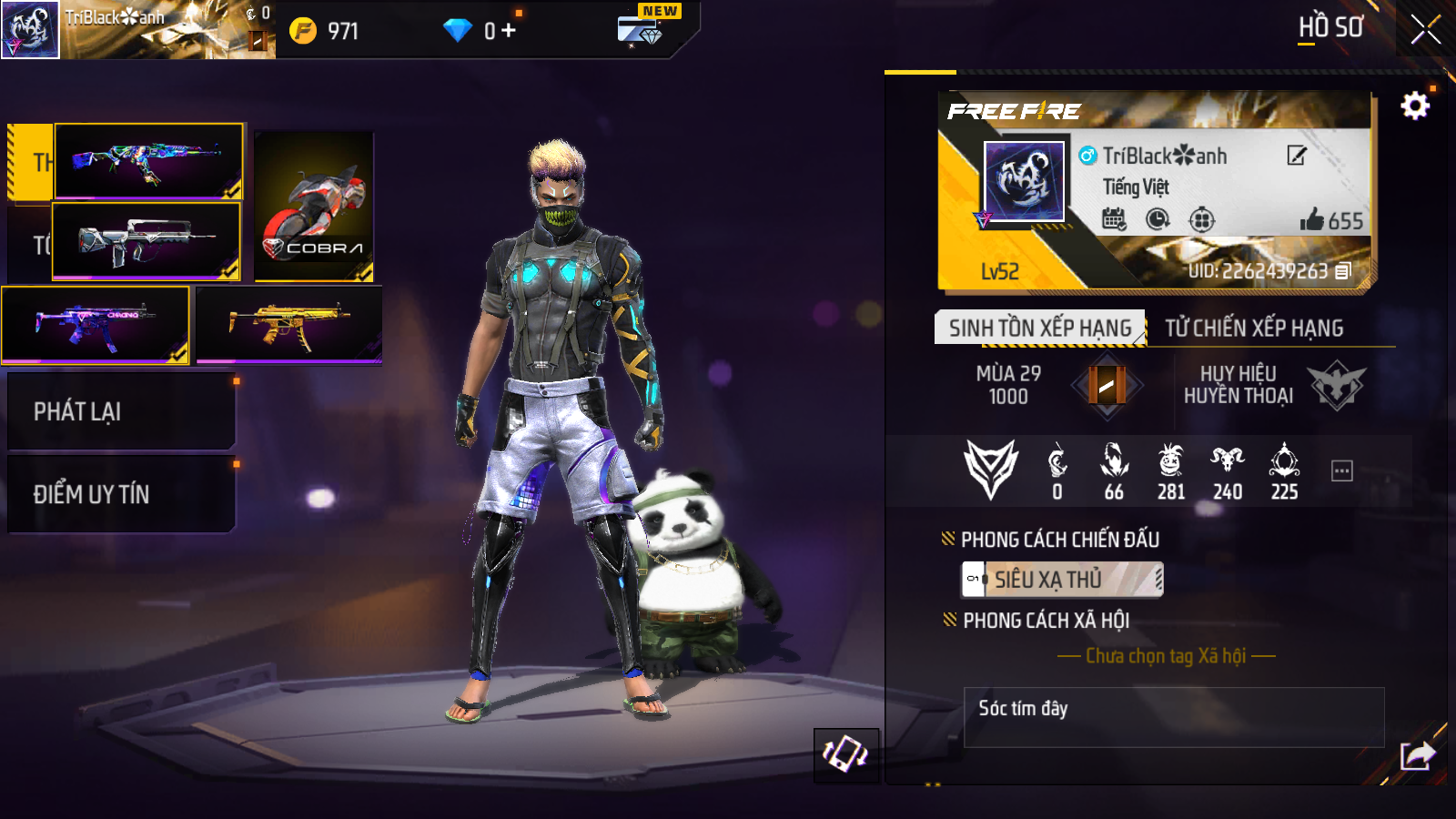Switch to Tử Chiến Xếp Hạng tab
This screenshot has height=819, width=1456.
pos(1254,328)
